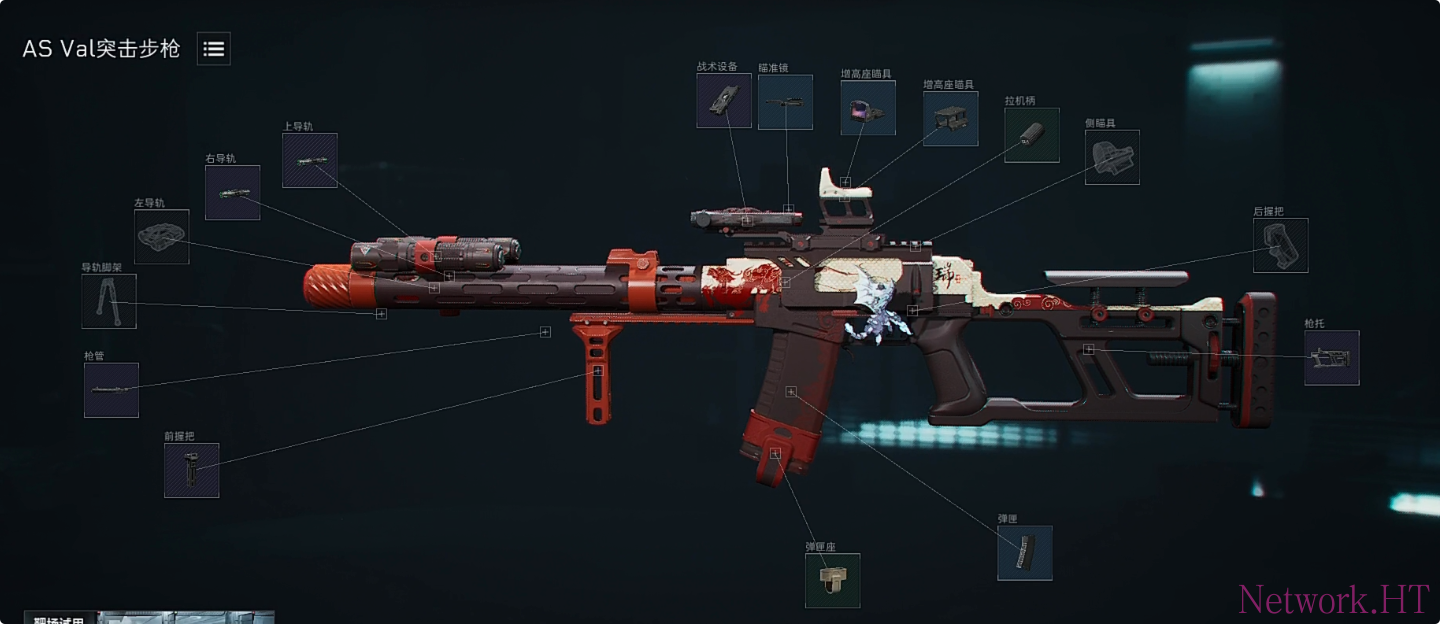Click the 靶场试用 firing range trial button
This screenshot has width=1440, height=624.
(x=60, y=618)
